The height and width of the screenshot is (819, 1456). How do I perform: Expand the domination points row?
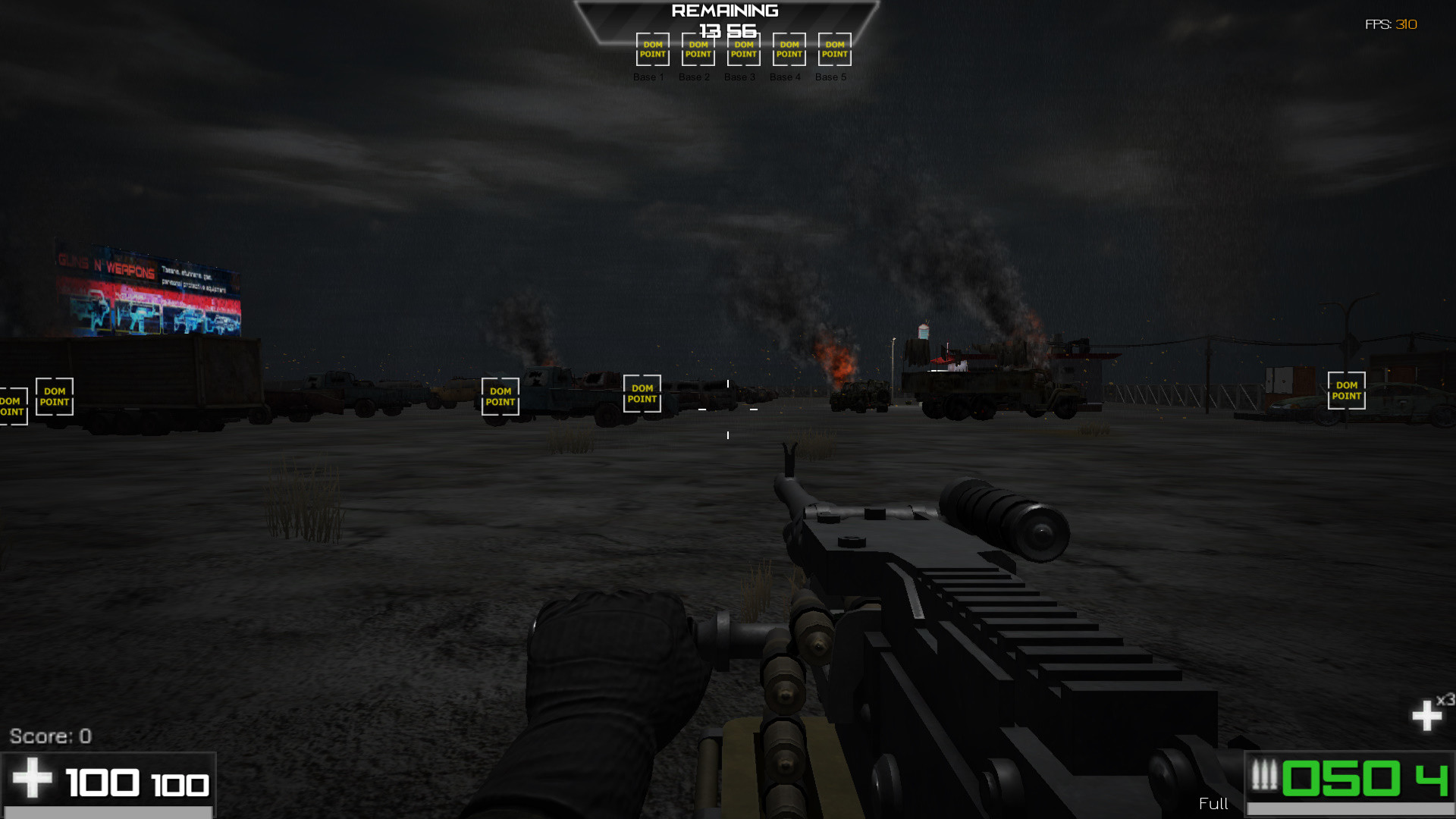pos(743,49)
